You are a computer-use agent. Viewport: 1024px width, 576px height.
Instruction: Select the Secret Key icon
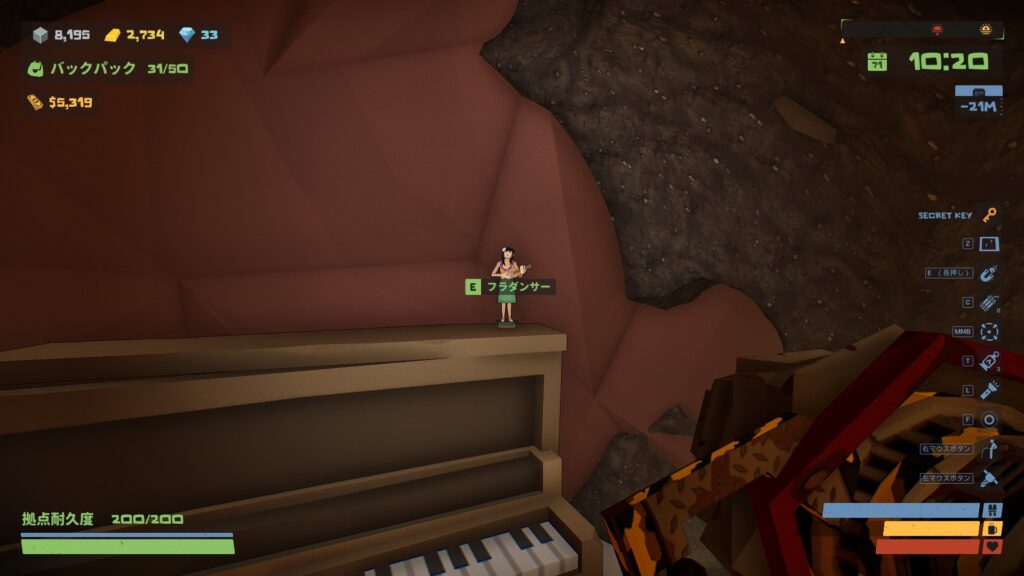coord(989,215)
